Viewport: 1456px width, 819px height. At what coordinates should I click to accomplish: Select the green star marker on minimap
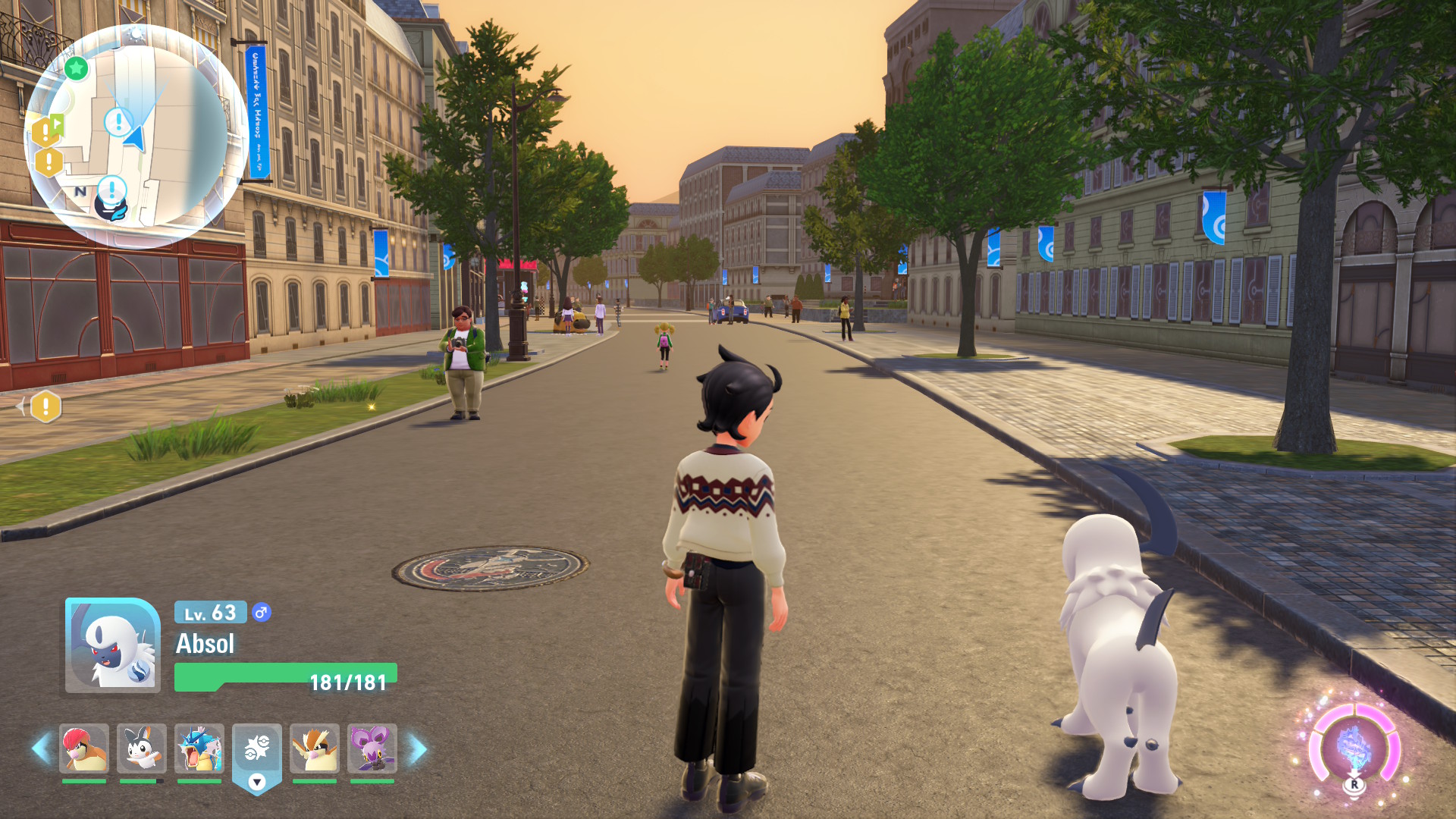[x=76, y=69]
